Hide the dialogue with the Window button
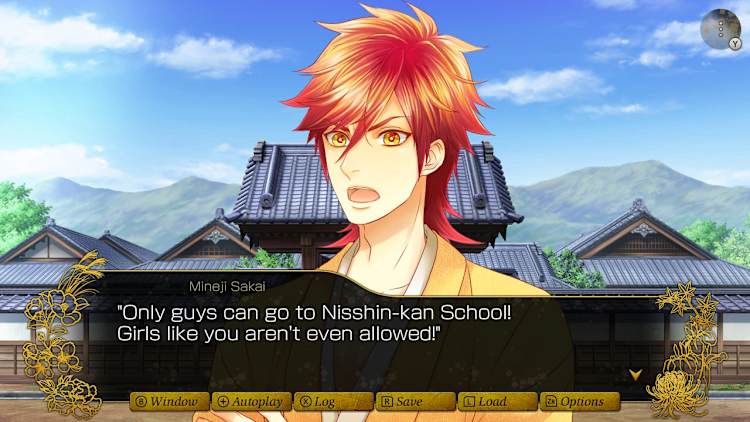 [169, 401]
